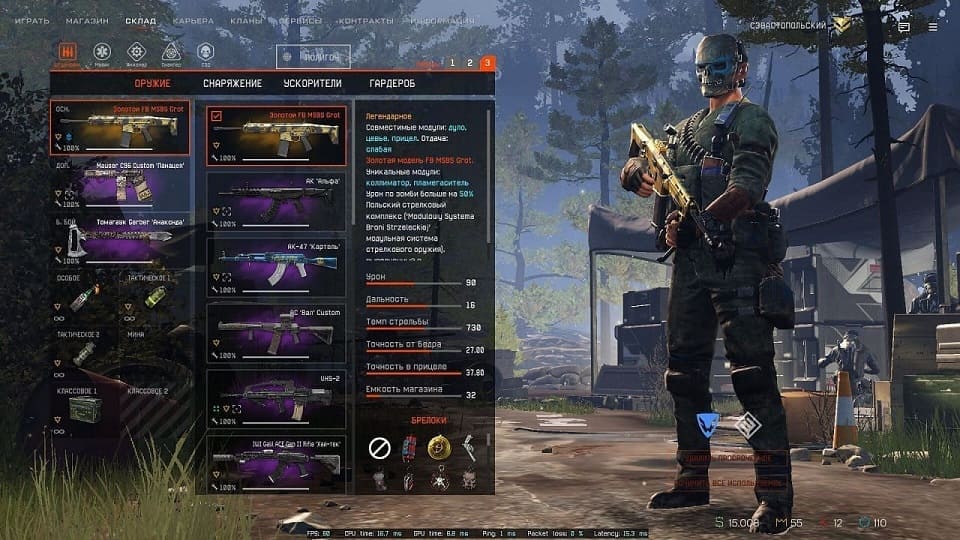The image size is (960, 540).
Task: Select the Medic class icon
Action: point(102,51)
